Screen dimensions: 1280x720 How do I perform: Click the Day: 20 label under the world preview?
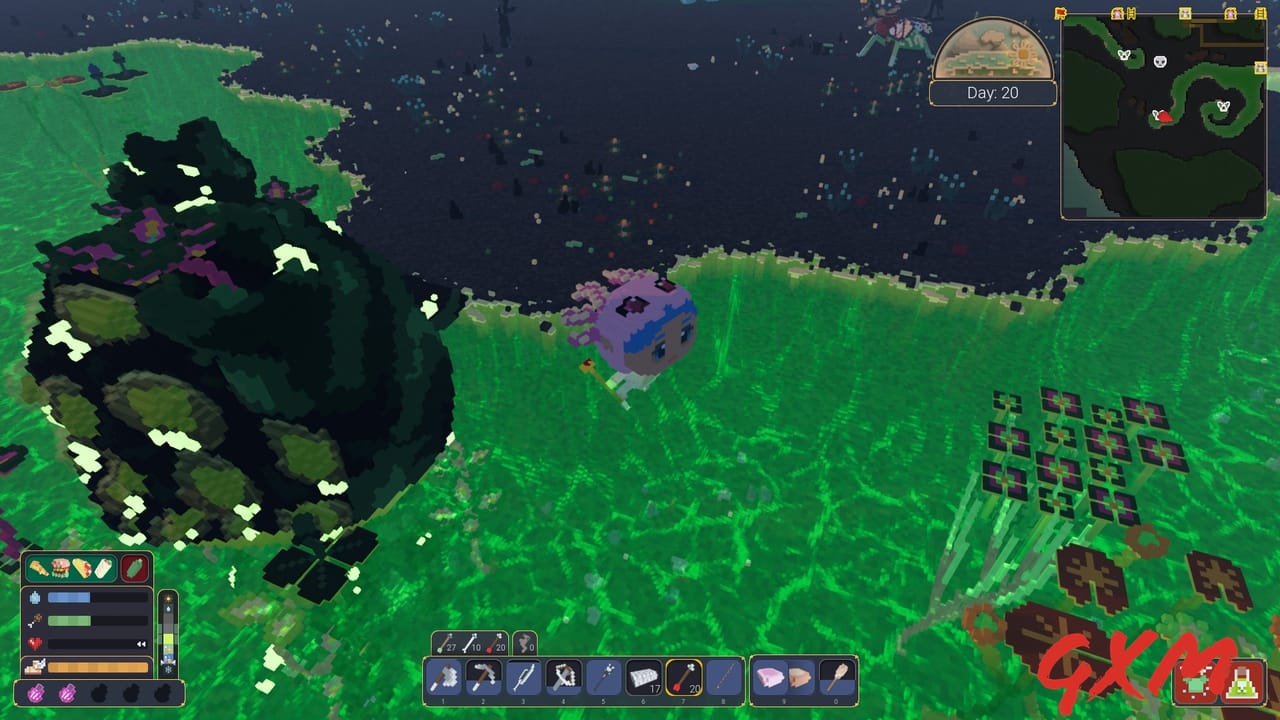click(994, 92)
